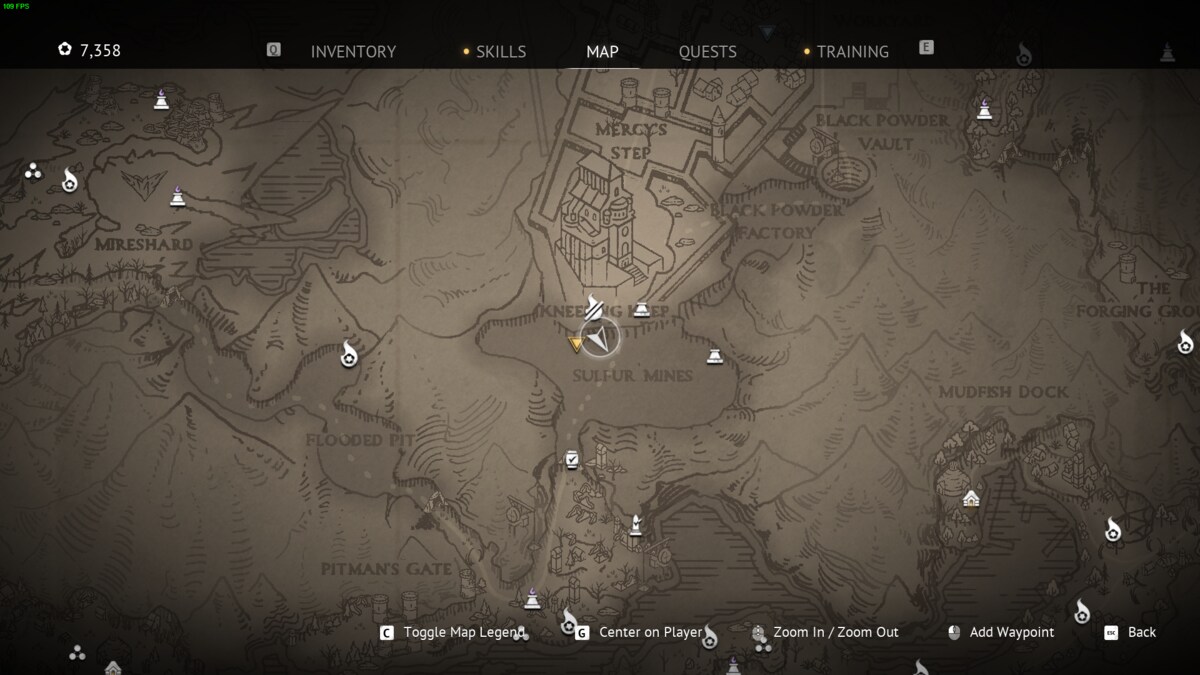1200x675 pixels.
Task: Click the Center on Player label
Action: pos(650,632)
